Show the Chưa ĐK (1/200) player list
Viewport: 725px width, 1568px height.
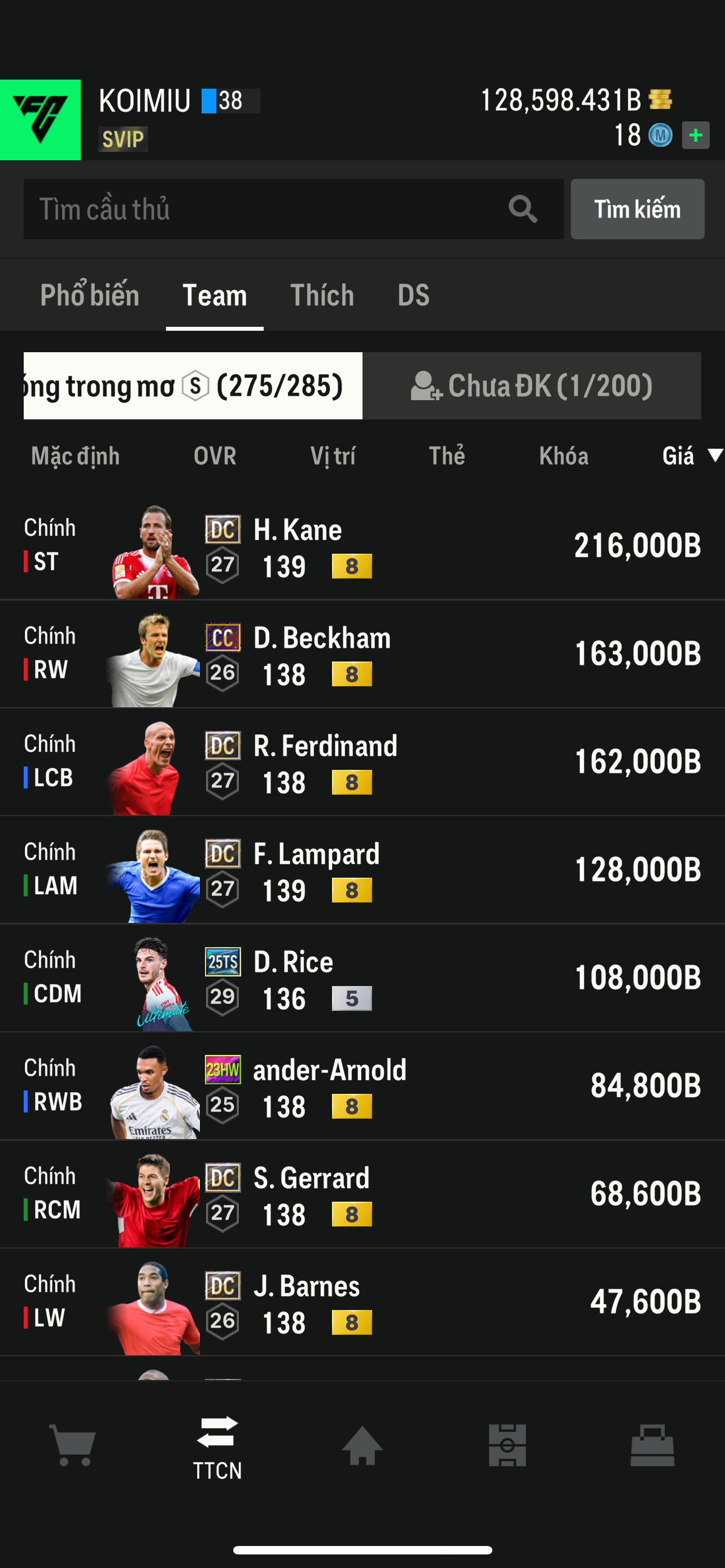pos(531,386)
